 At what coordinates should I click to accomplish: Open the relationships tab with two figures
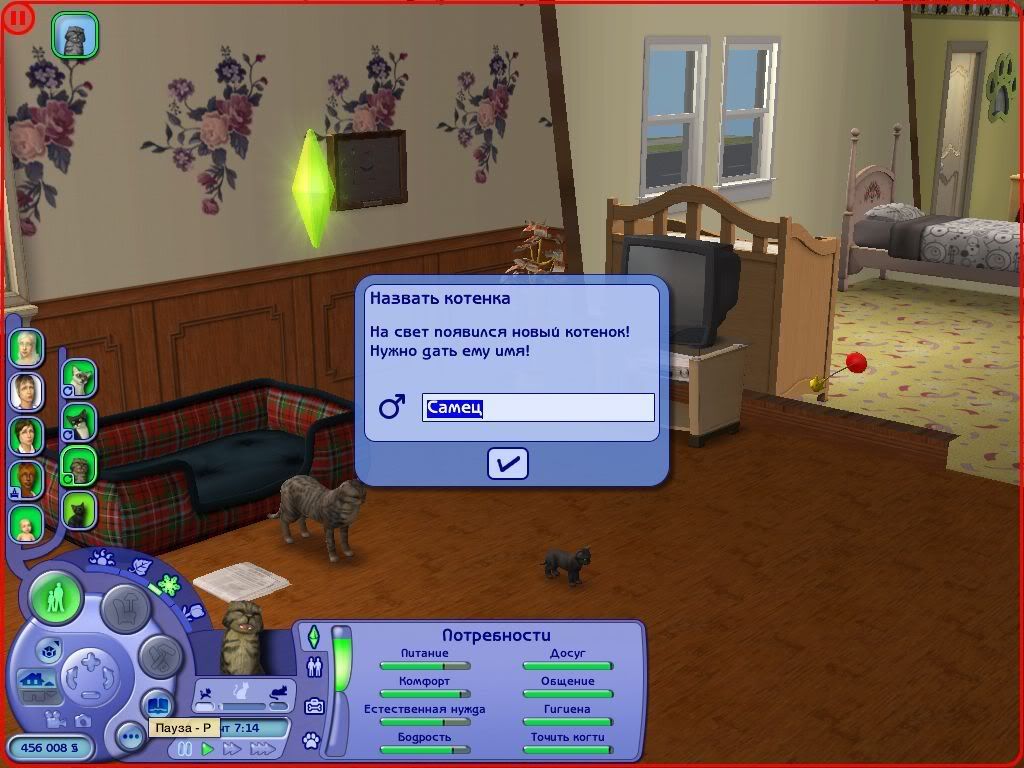coord(314,666)
